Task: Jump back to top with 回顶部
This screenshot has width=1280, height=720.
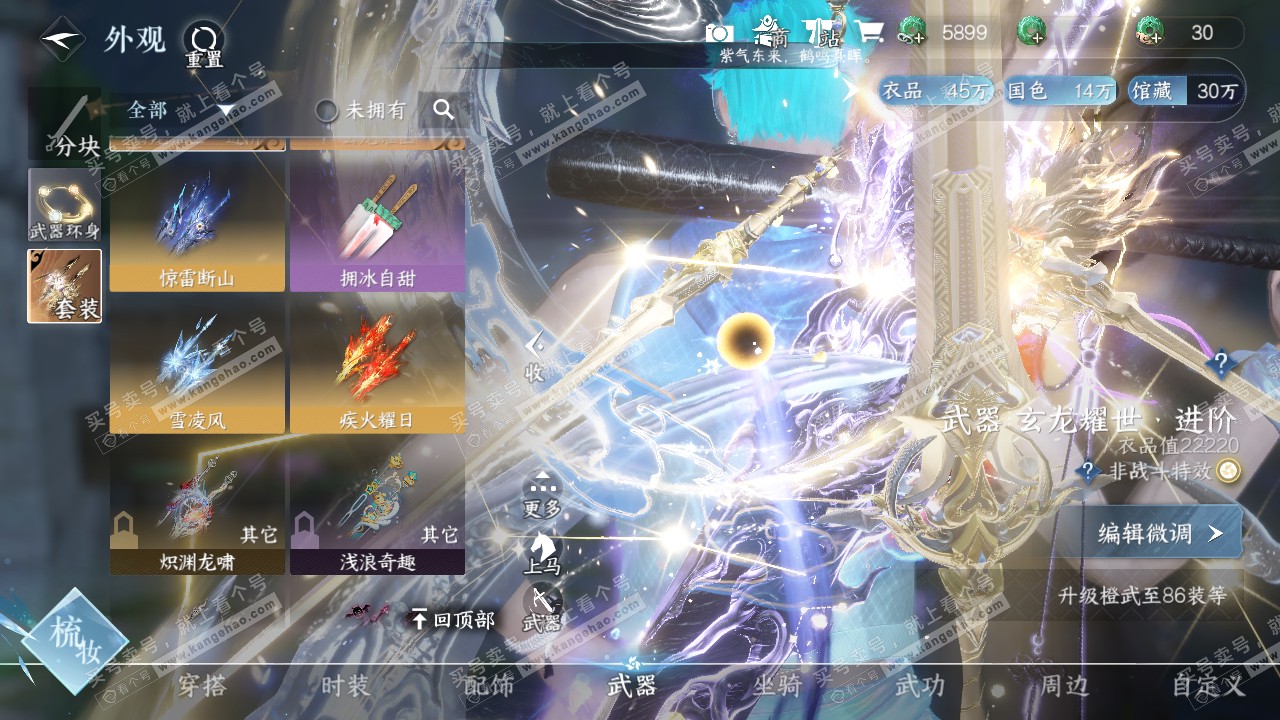Action: pos(453,620)
